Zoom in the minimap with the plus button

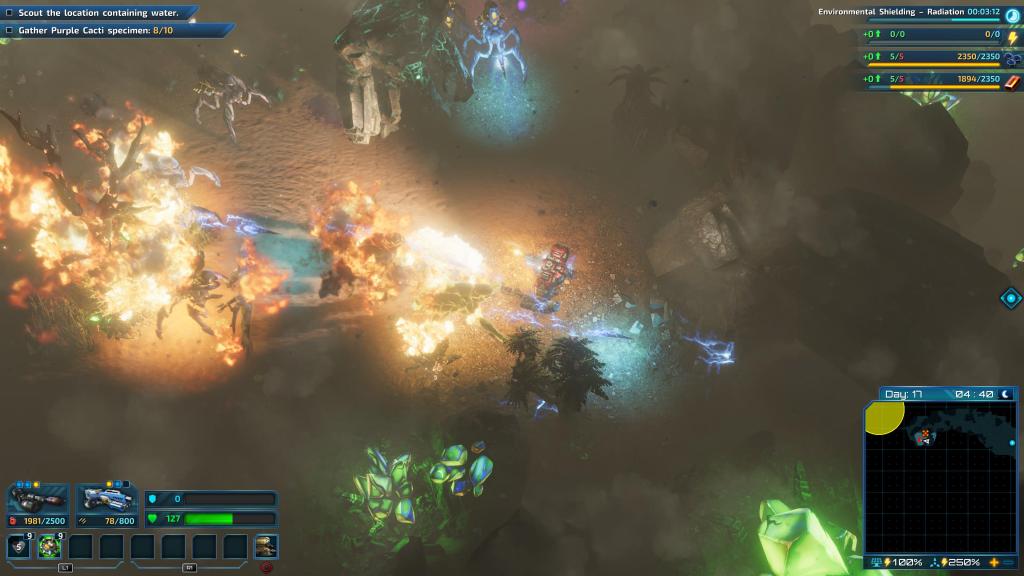pos(994,563)
